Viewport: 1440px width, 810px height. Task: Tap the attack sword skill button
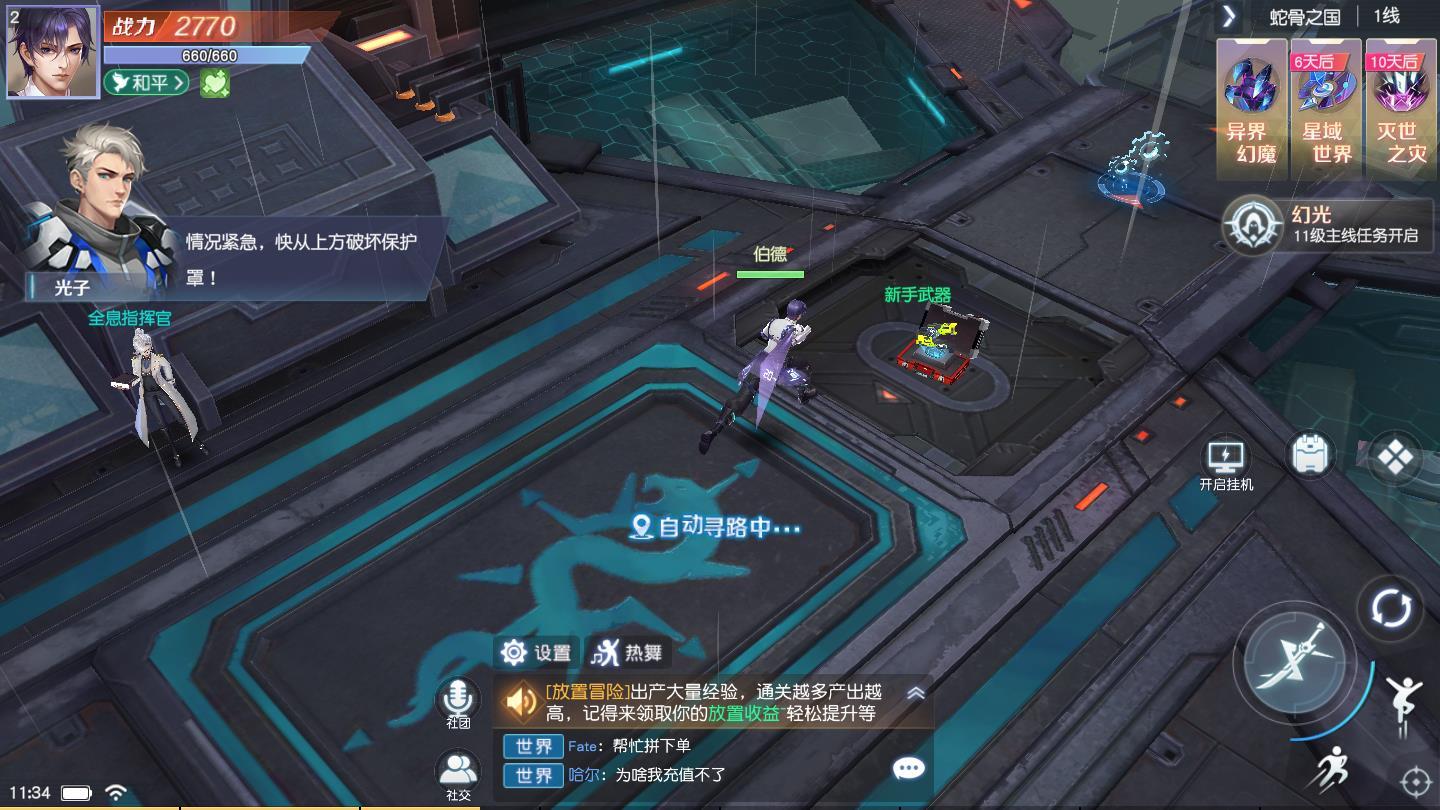click(x=1296, y=660)
